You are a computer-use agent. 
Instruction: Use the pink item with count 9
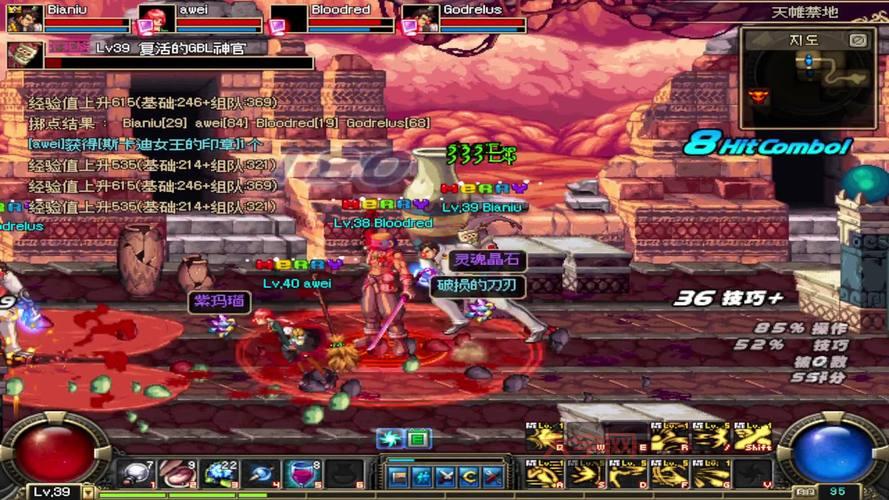[177, 473]
